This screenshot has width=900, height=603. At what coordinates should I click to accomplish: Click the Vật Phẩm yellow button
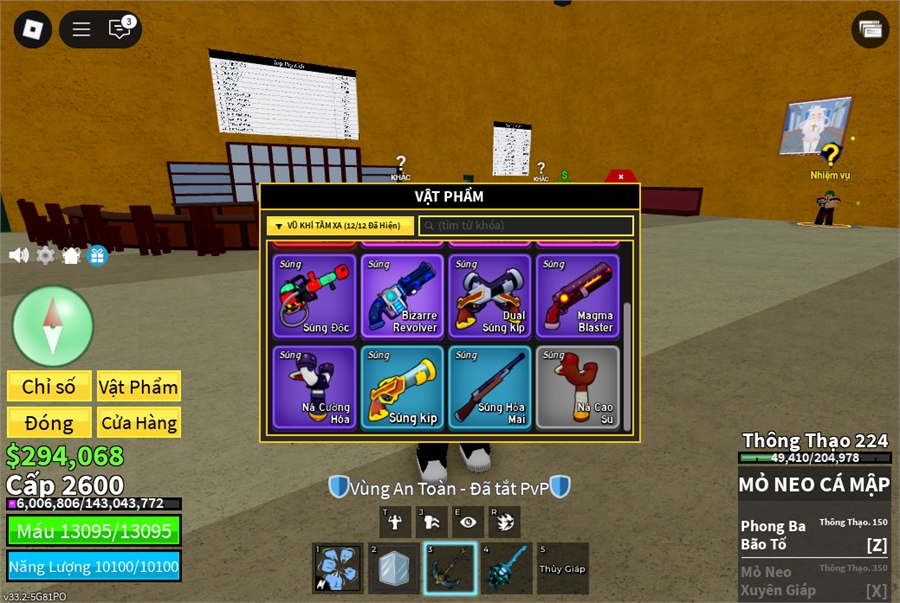[139, 387]
